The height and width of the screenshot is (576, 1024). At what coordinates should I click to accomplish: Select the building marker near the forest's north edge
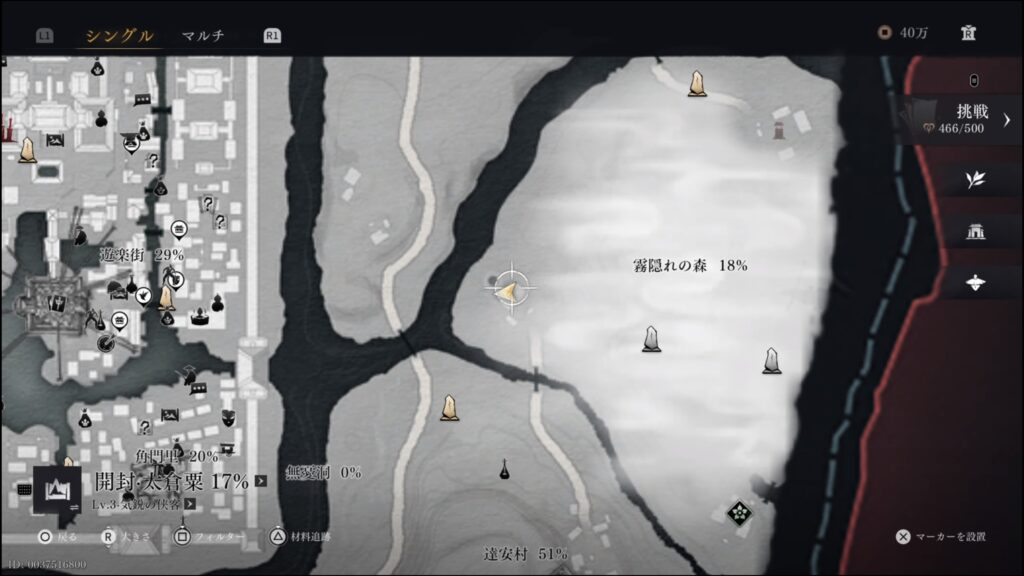(x=778, y=129)
